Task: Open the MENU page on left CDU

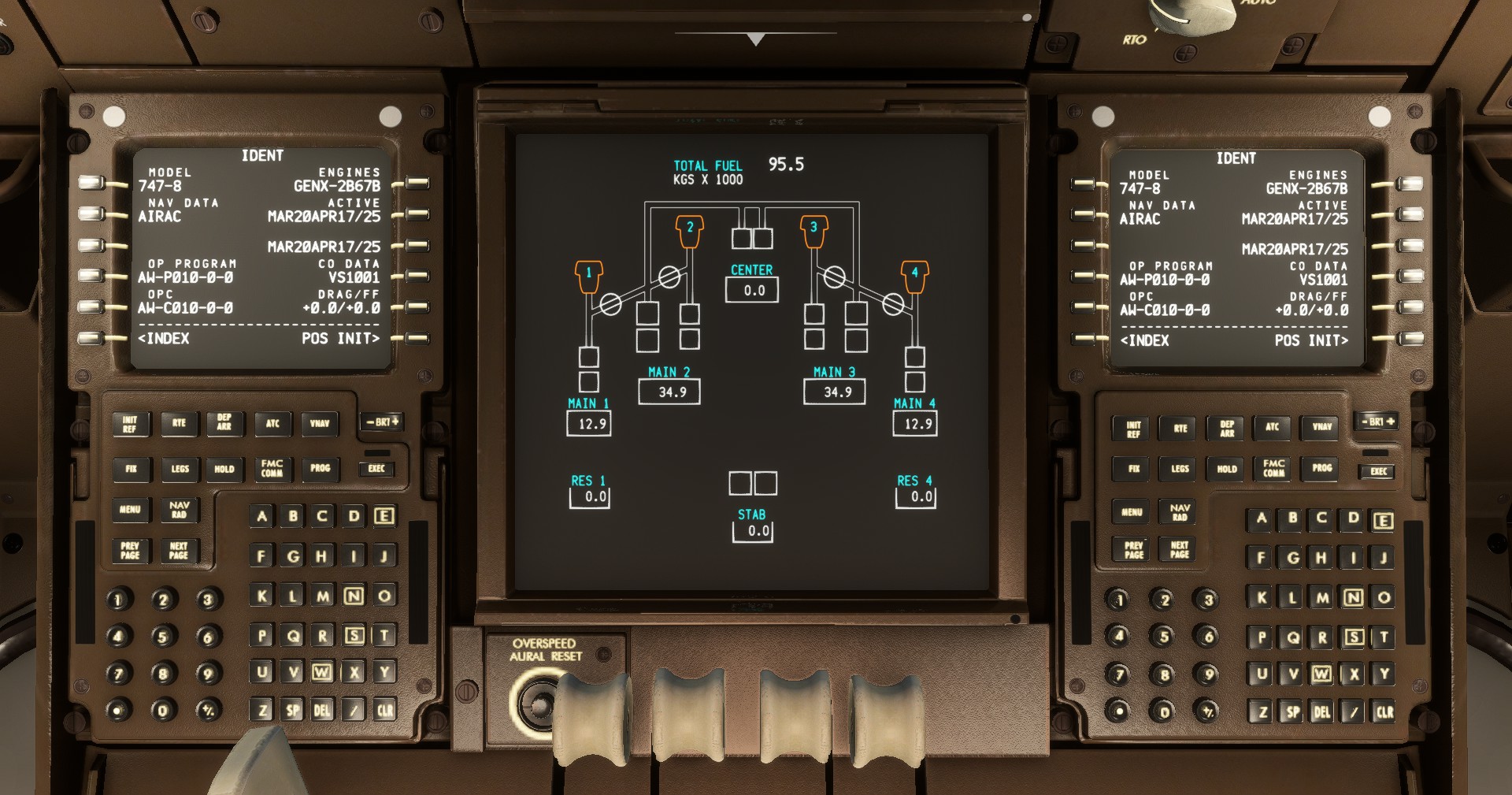Action: coord(130,511)
